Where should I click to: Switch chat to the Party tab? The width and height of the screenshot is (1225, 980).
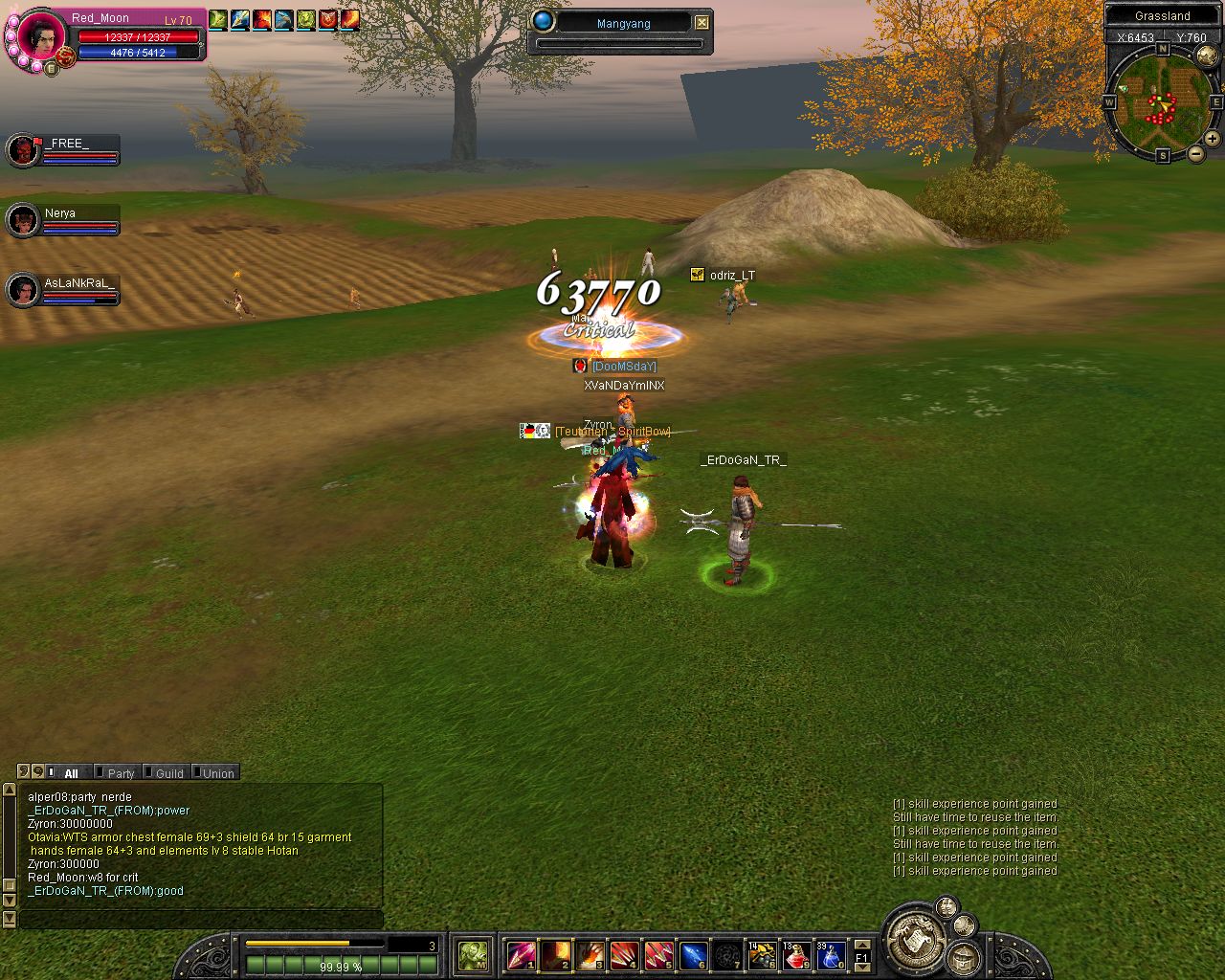[x=120, y=773]
